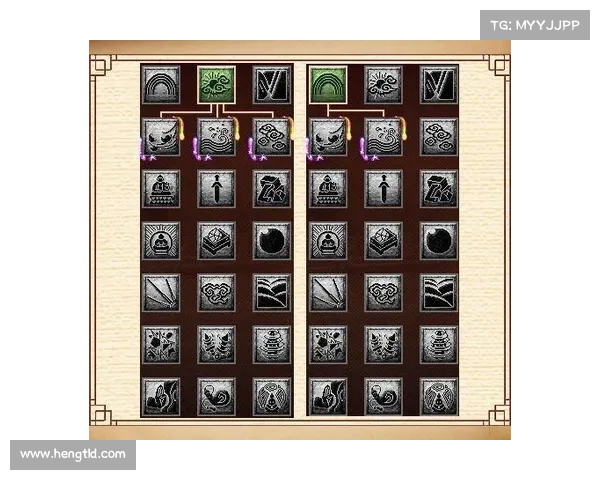Click the seated Buddha skill in the green-sun tree
The width and height of the screenshot is (600, 480).
(161, 239)
